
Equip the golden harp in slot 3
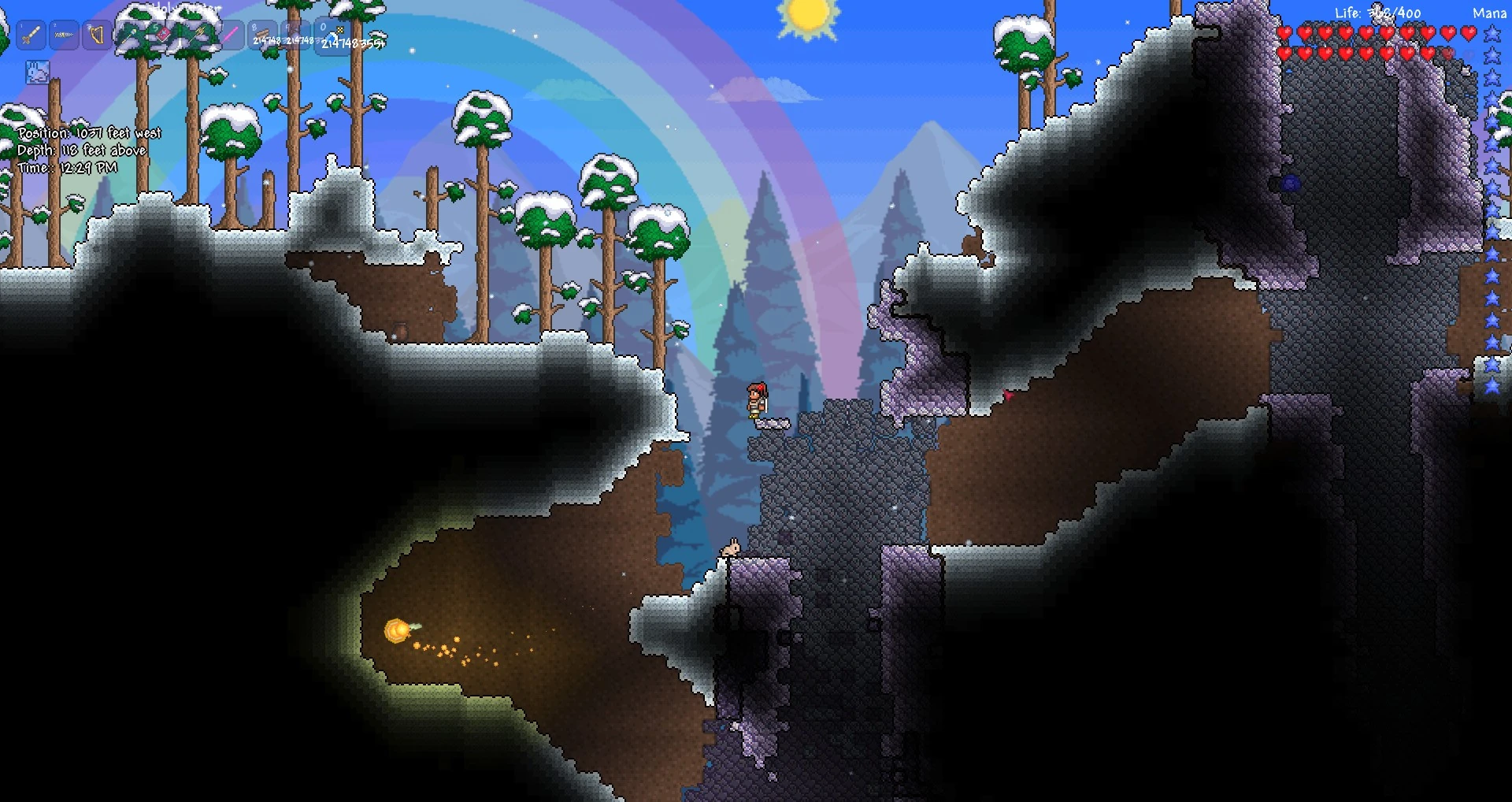coord(98,35)
